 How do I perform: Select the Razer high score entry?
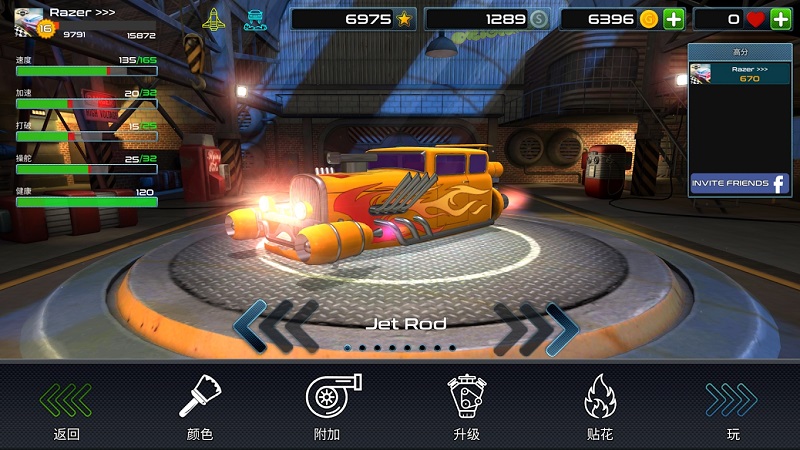740,73
